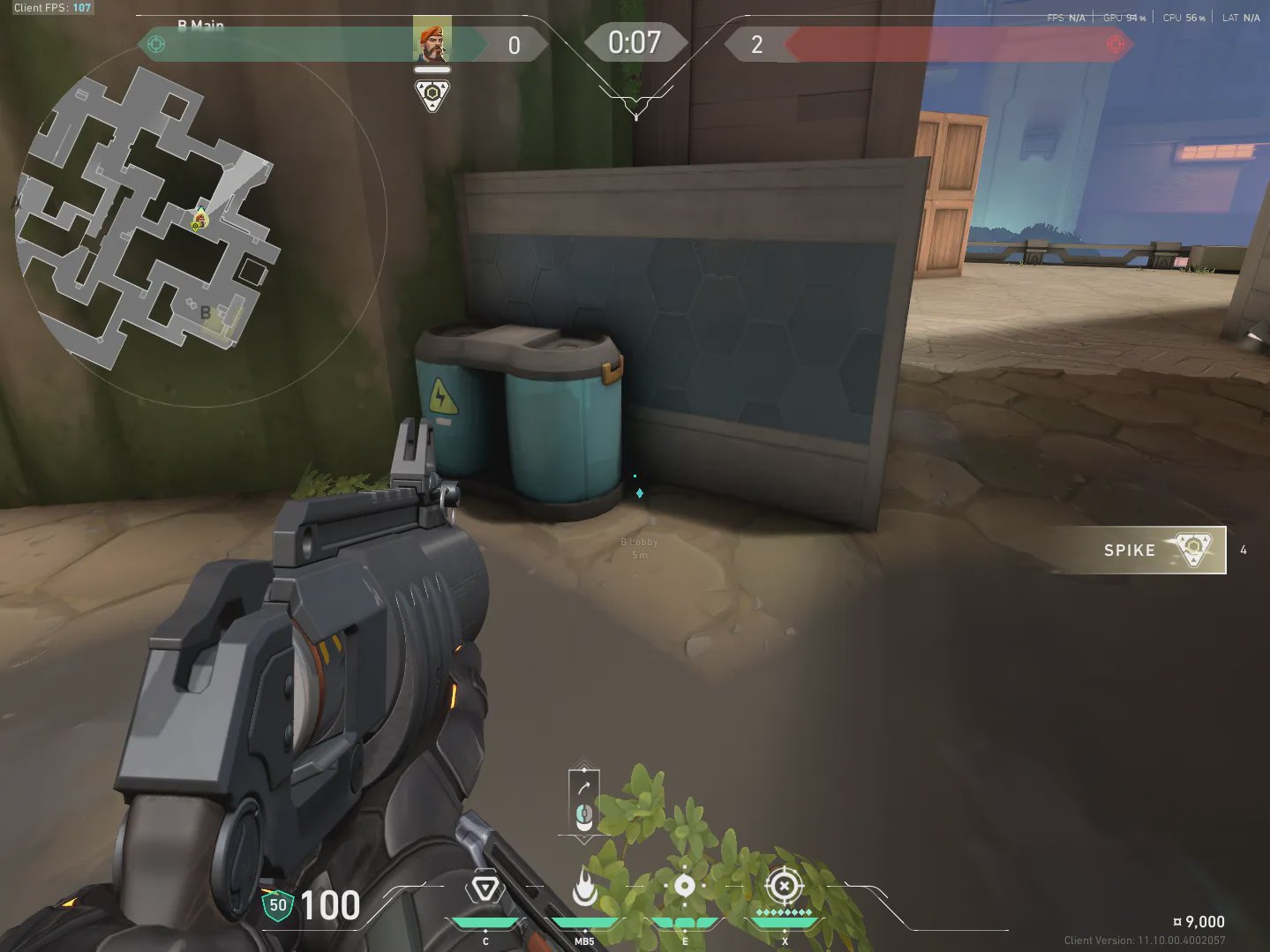Click the Incendiary launch-mode indicator above abilities
The height and width of the screenshot is (952, 1270).
pyautogui.click(x=583, y=801)
